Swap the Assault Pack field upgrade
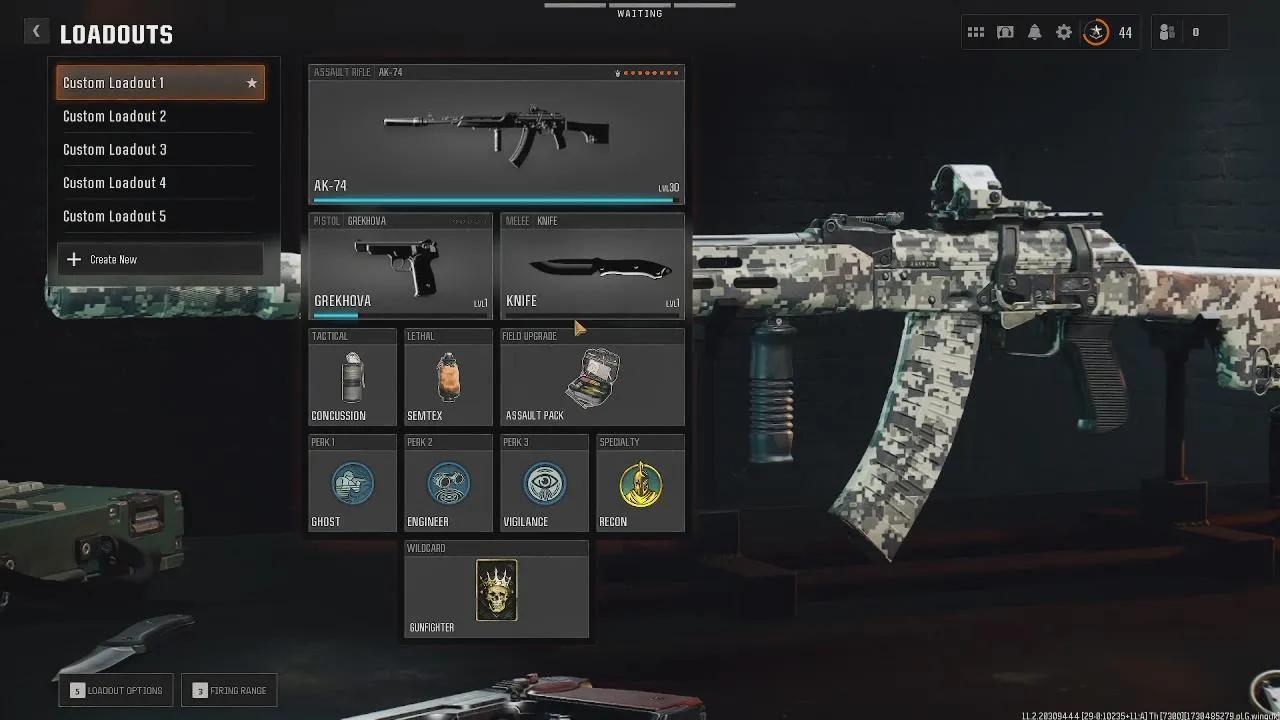1280x720 pixels. [x=592, y=377]
